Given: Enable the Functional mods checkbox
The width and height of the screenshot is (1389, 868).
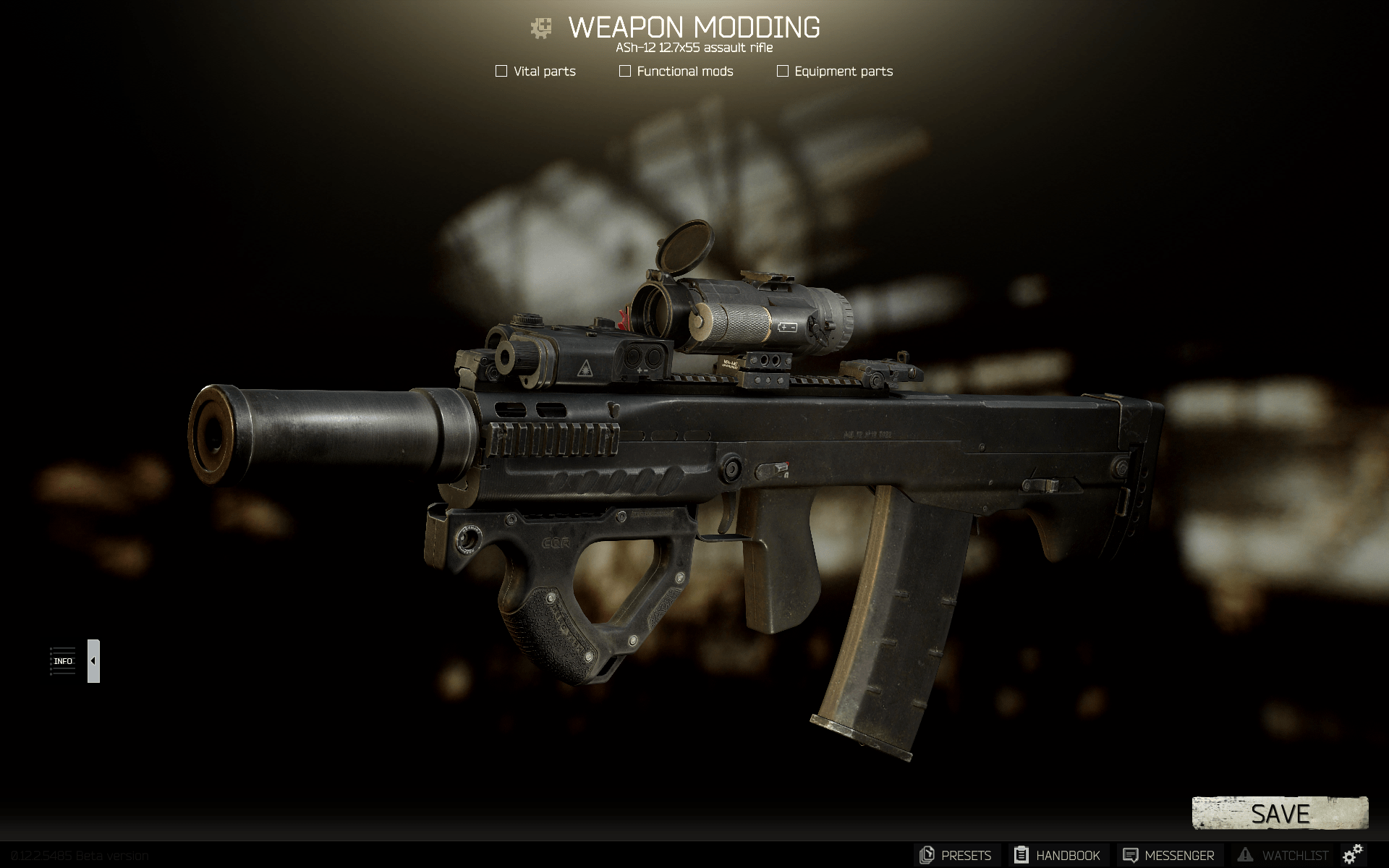Looking at the screenshot, I should click(625, 71).
